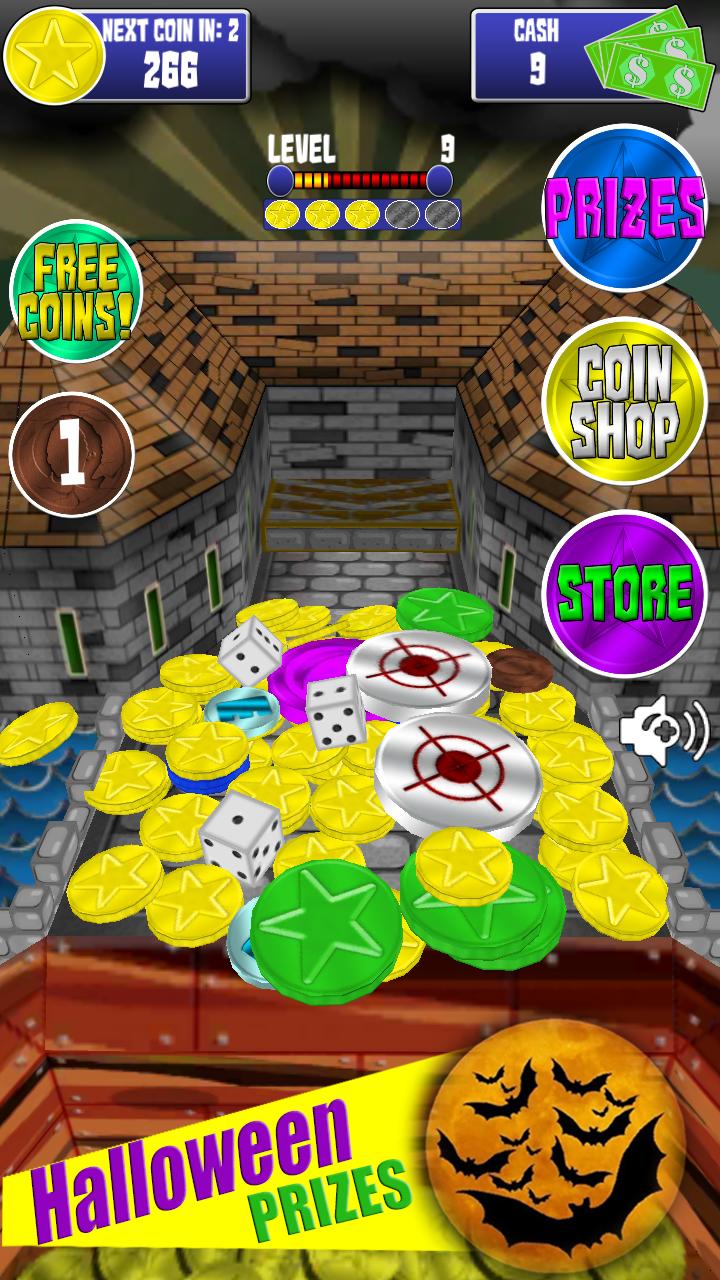Select the bronze number 1 coin
Screen dimensions: 720x1280
point(72,455)
